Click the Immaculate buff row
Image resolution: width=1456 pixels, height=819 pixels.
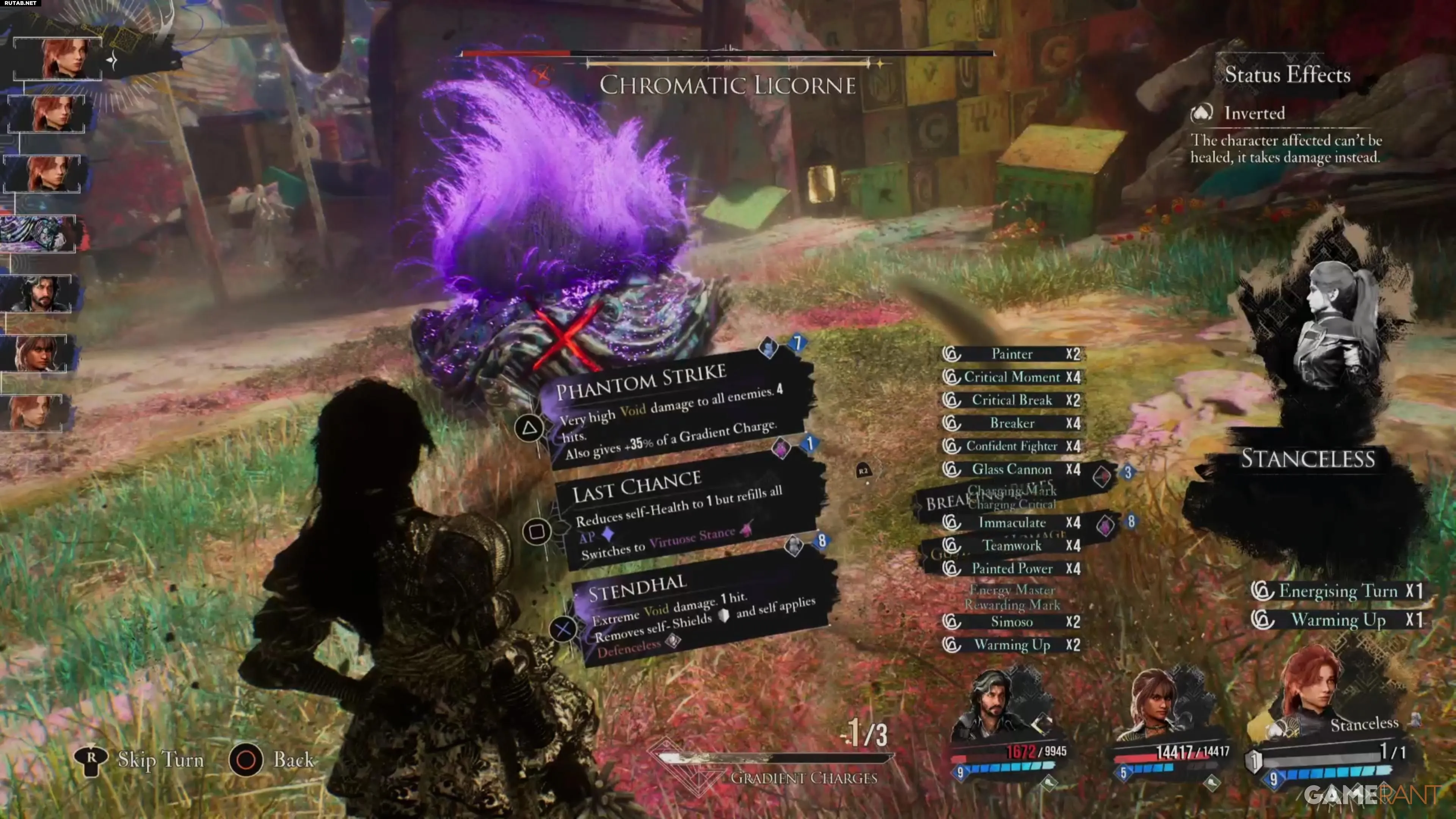pos(1011,522)
